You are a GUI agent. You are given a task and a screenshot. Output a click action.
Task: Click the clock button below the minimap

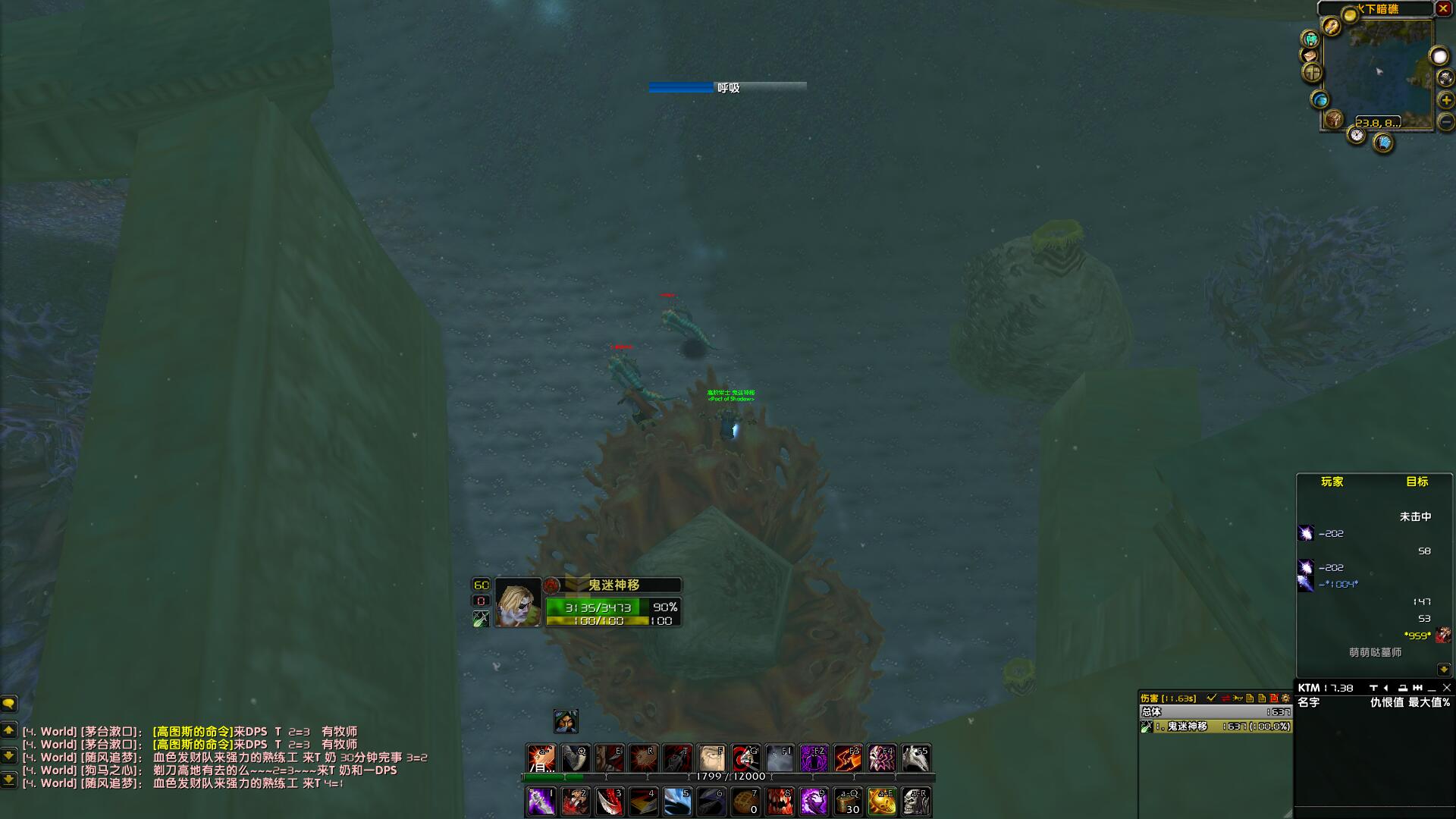[1357, 136]
